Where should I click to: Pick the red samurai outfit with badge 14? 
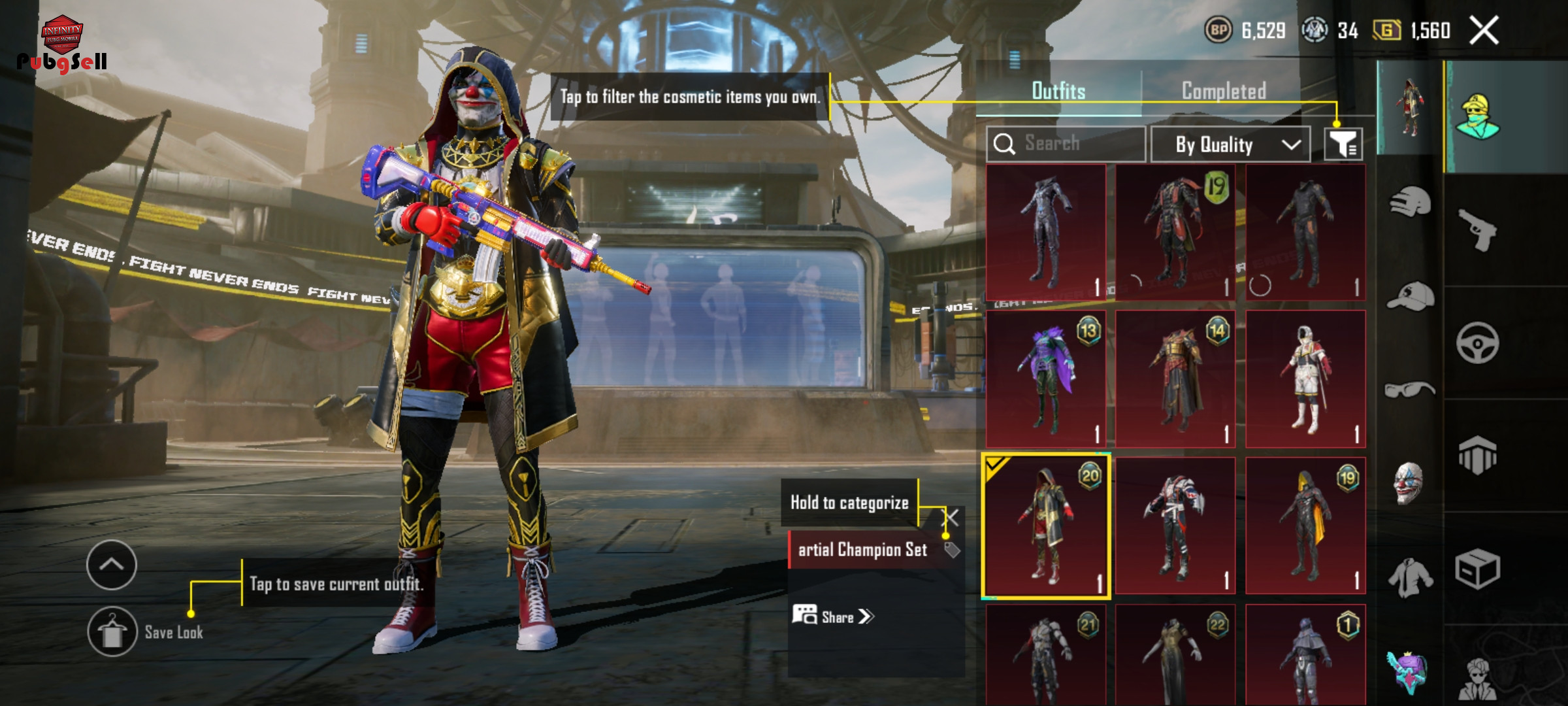point(1175,379)
